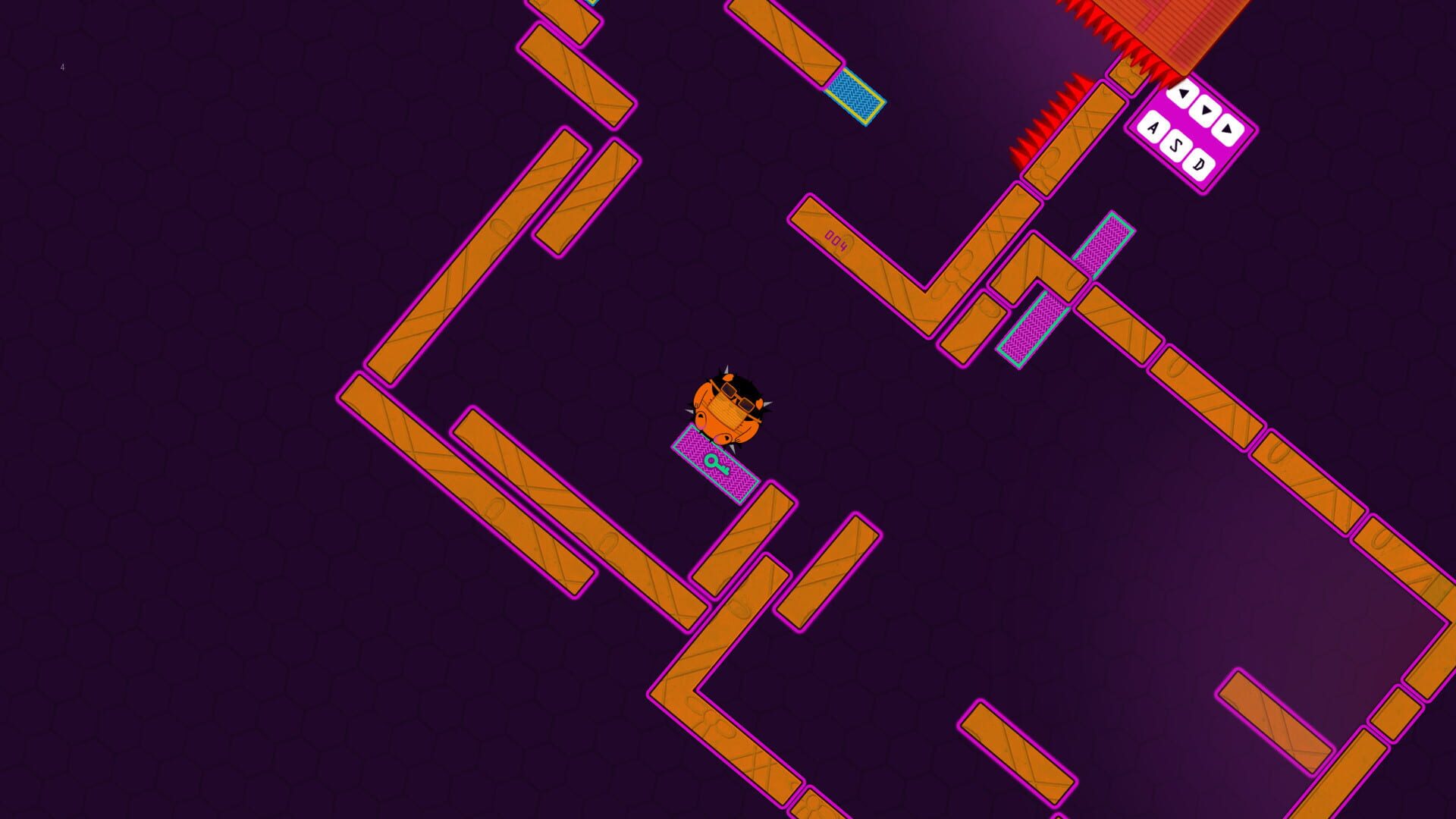Click the A key hint
The width and height of the screenshot is (1456, 819).
(1153, 128)
